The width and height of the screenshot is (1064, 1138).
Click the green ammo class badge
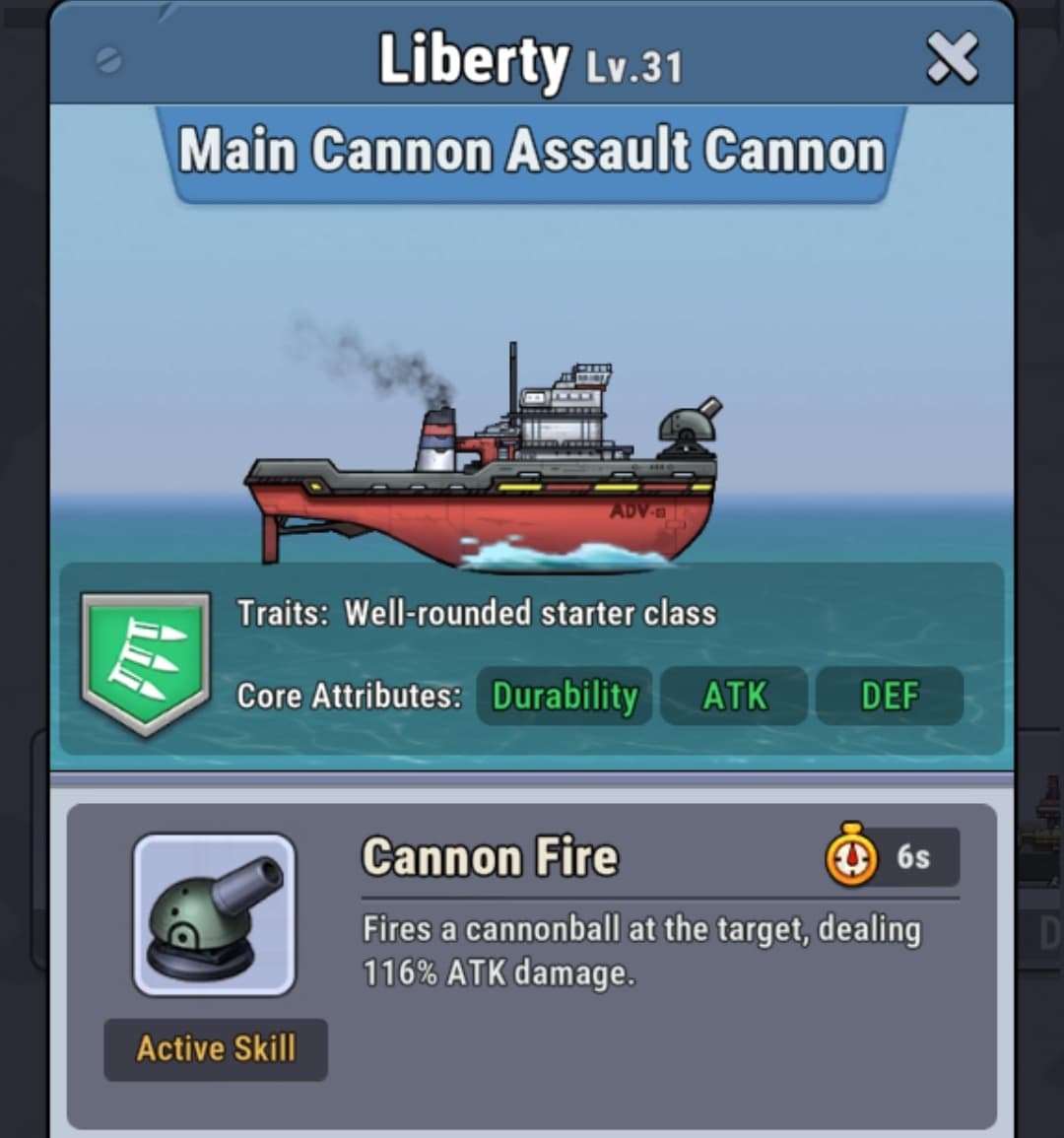146,661
